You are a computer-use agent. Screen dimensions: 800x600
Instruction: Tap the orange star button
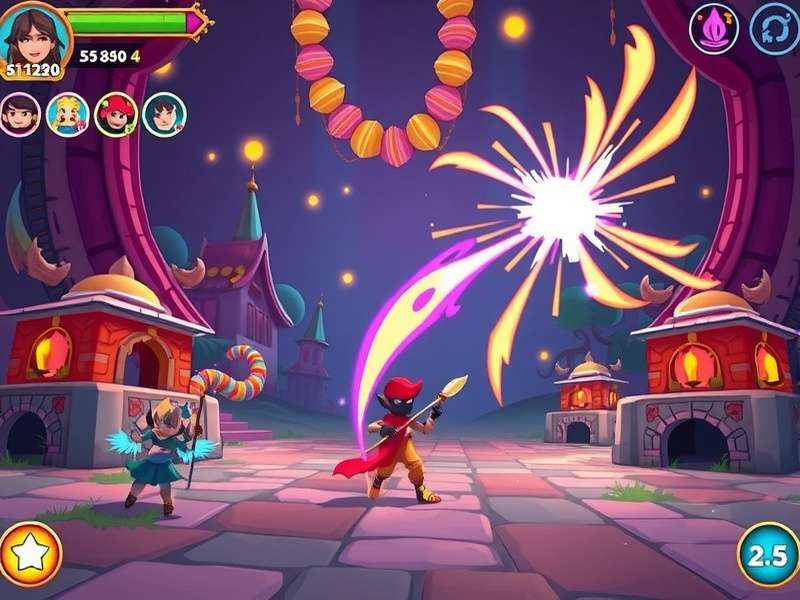[x=27, y=553]
